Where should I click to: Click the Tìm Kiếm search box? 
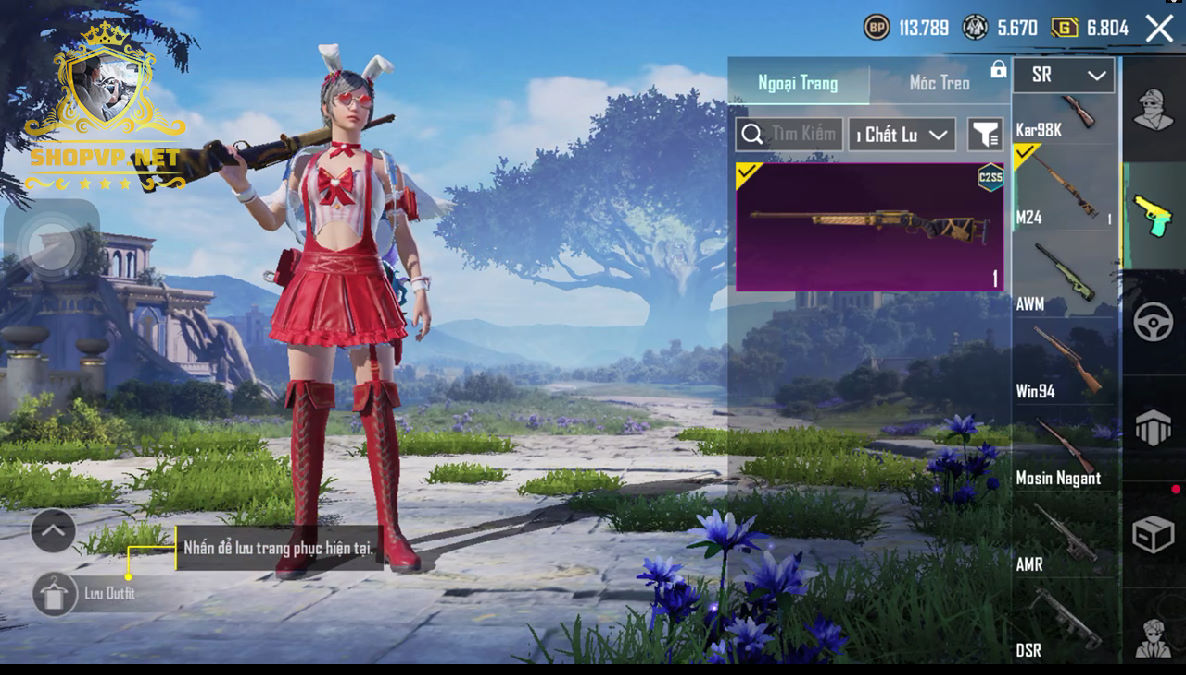tap(789, 134)
